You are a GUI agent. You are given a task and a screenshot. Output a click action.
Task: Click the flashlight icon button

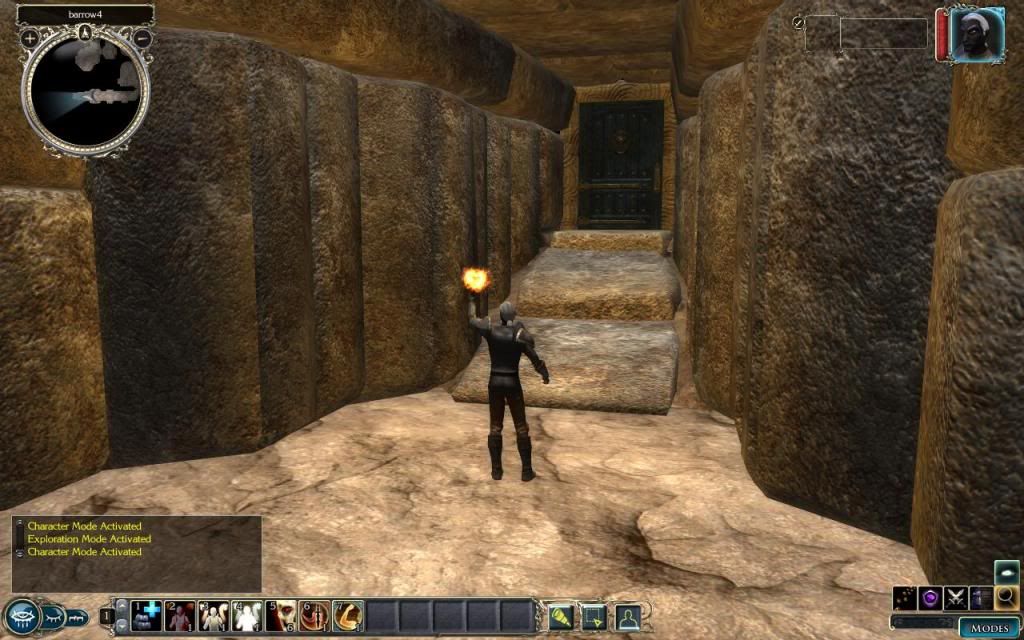click(x=562, y=617)
